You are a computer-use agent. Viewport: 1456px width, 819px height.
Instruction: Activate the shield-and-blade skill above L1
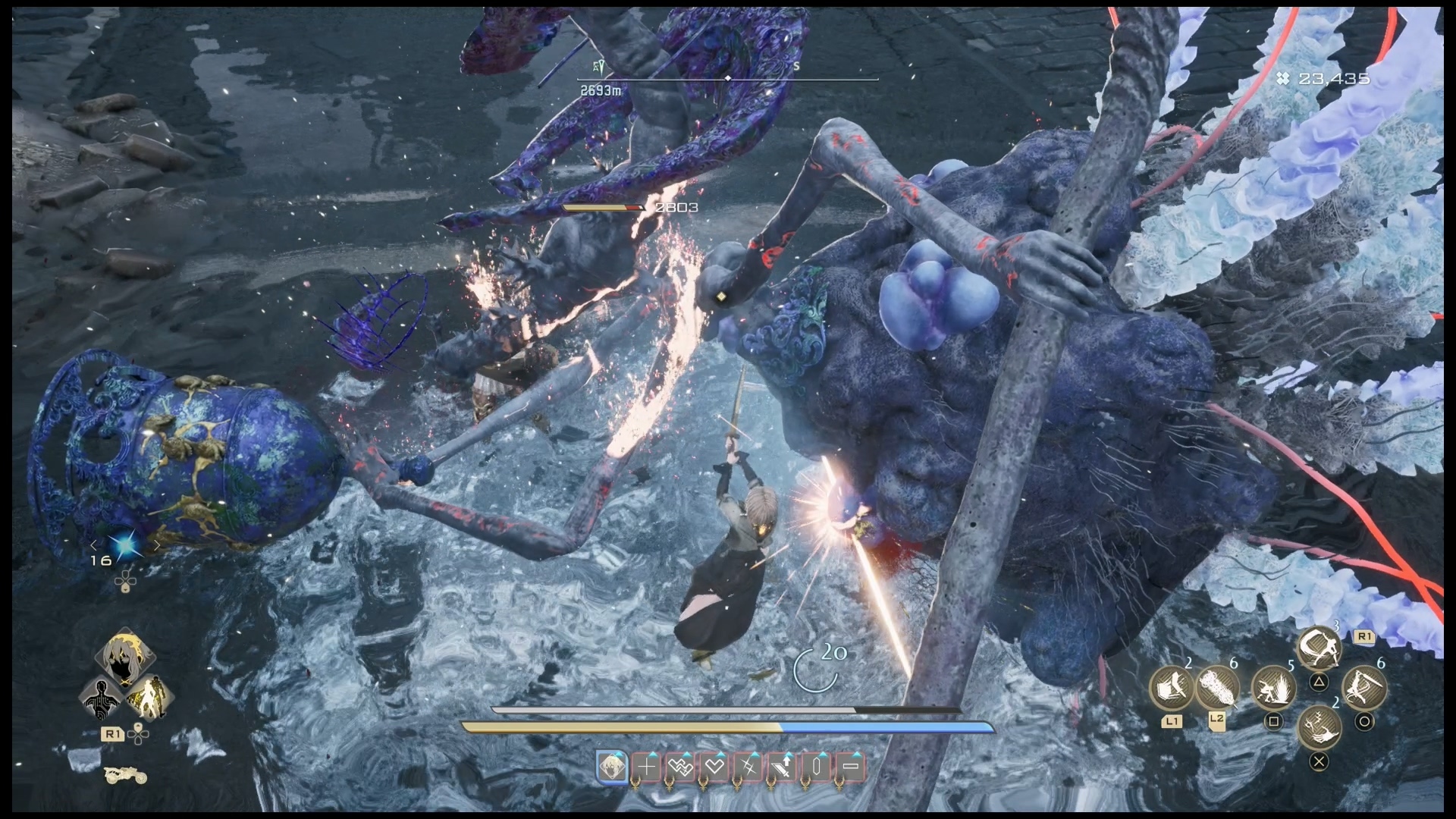[1172, 689]
